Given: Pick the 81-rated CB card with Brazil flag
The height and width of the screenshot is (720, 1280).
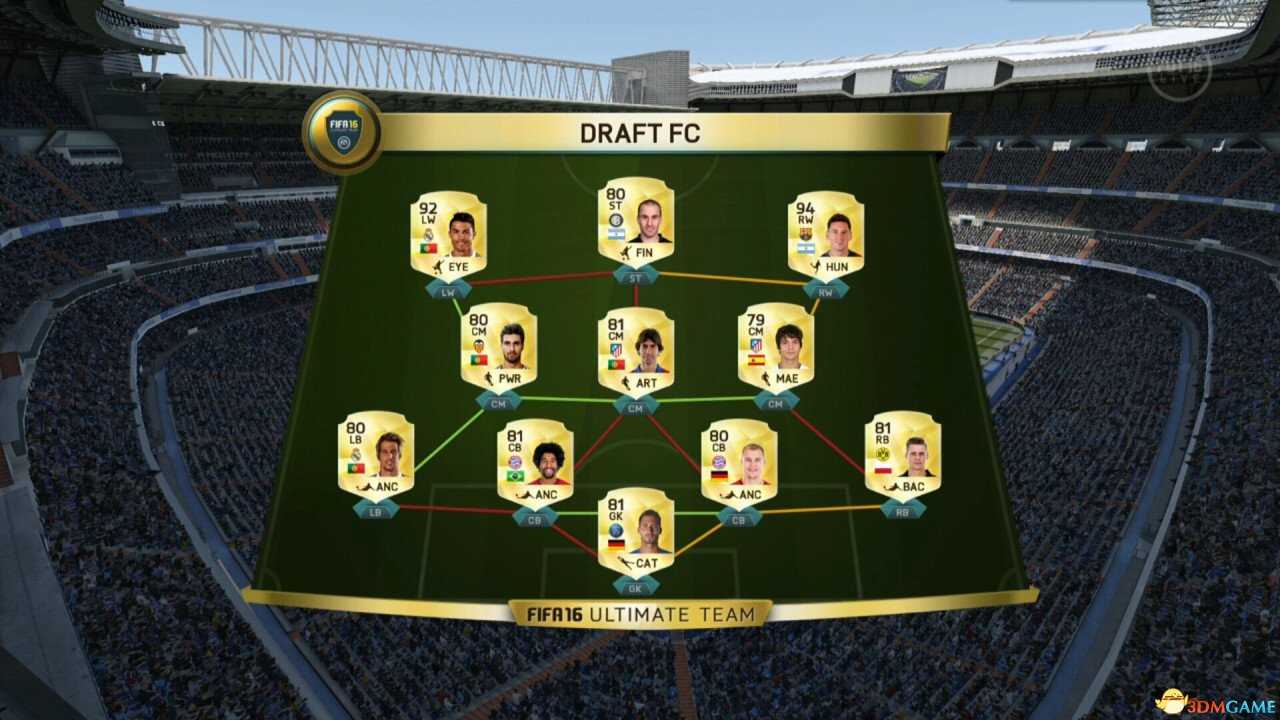Looking at the screenshot, I should (535, 462).
